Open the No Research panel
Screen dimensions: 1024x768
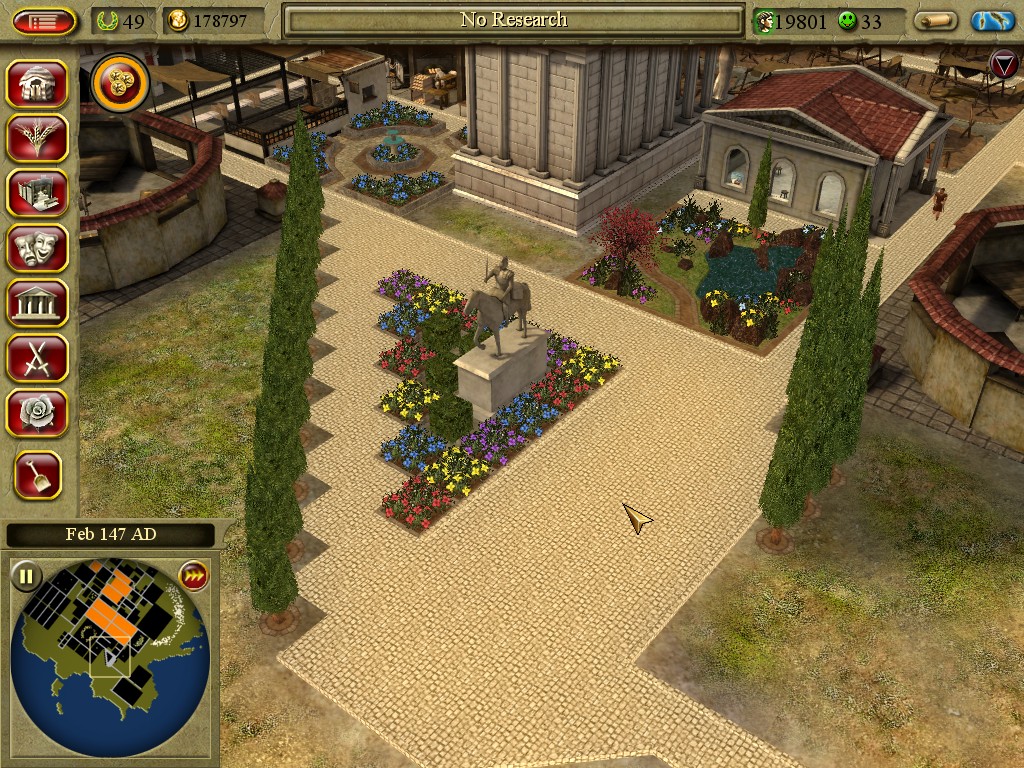[514, 20]
